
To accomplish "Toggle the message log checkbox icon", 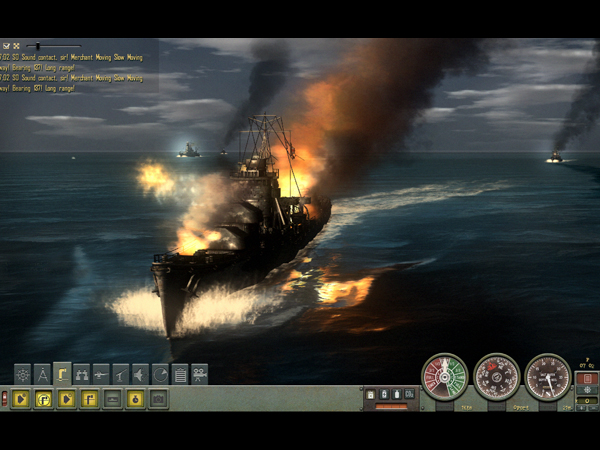I will [x=6, y=46].
